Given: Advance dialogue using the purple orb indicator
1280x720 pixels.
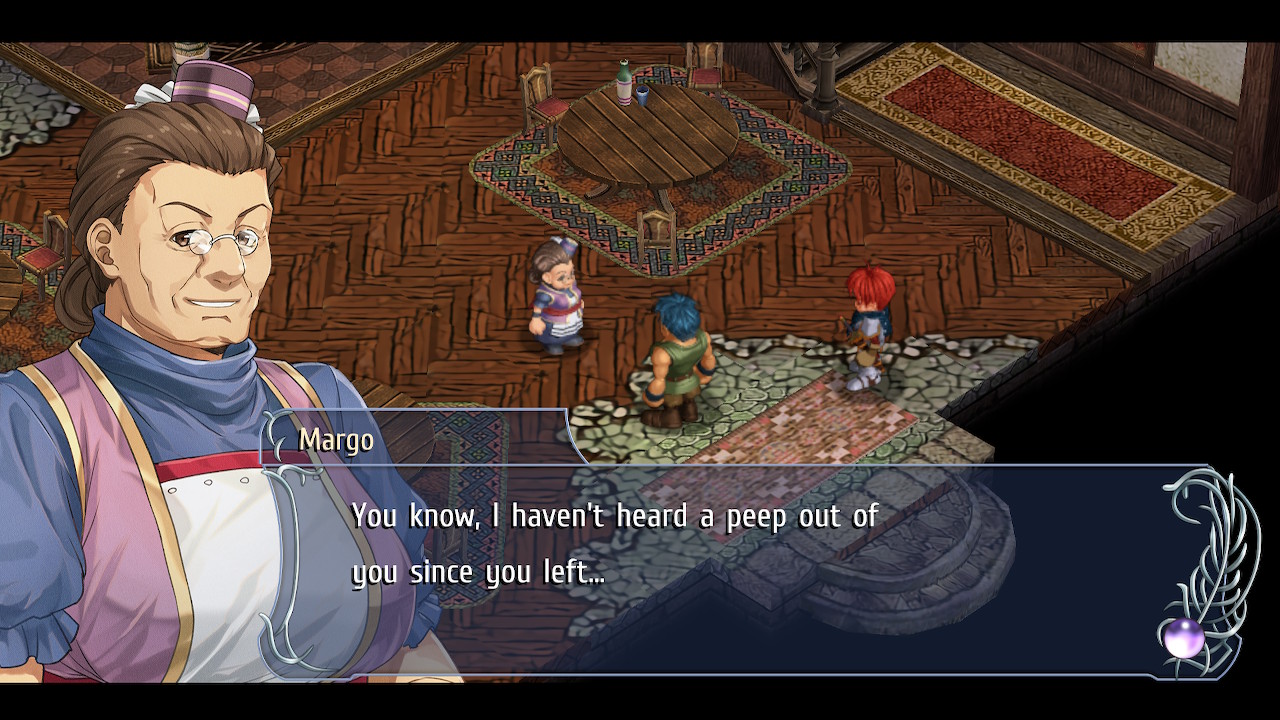Looking at the screenshot, I should [1183, 638].
